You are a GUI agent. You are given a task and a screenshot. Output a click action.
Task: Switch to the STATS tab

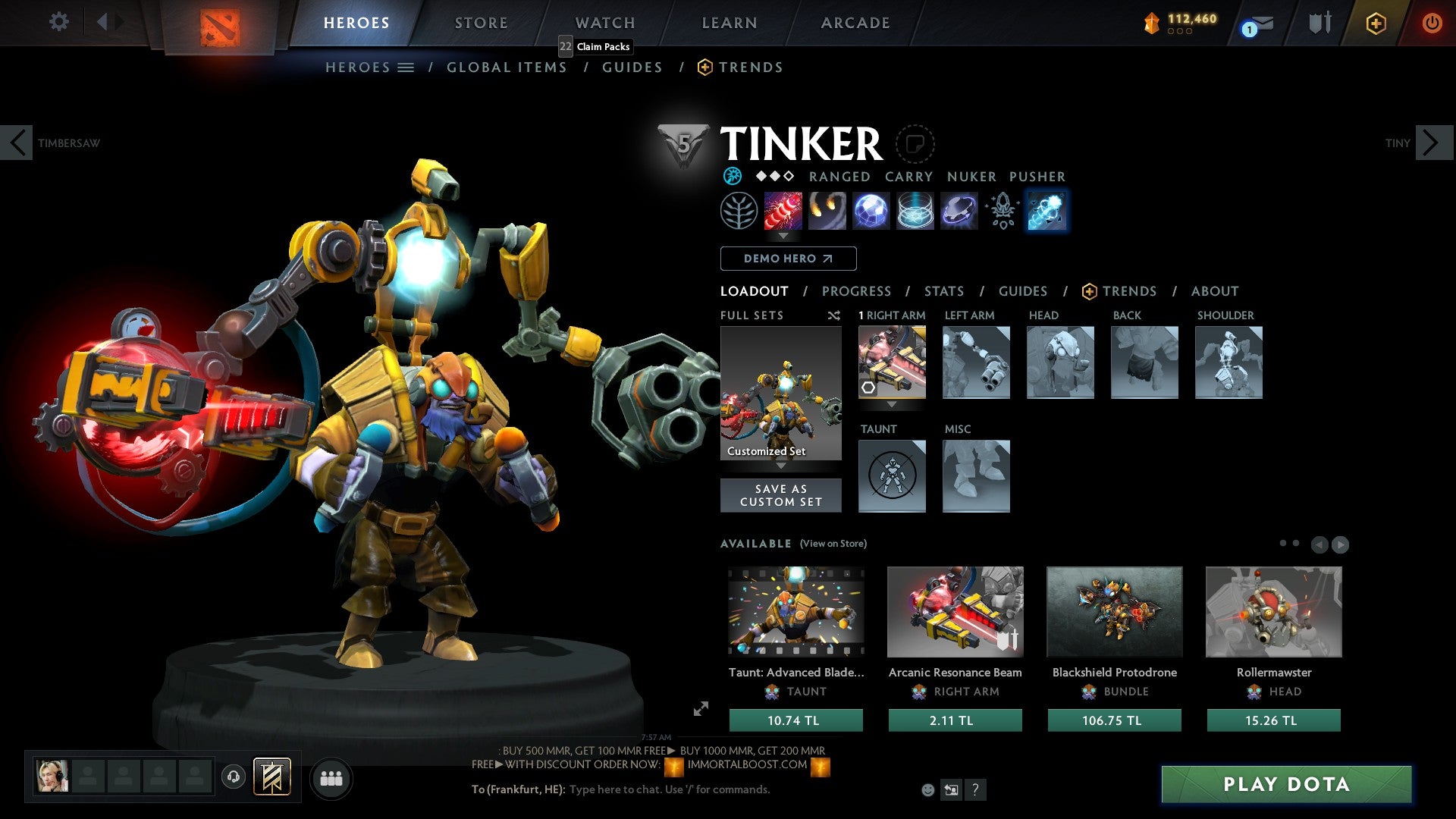(943, 290)
